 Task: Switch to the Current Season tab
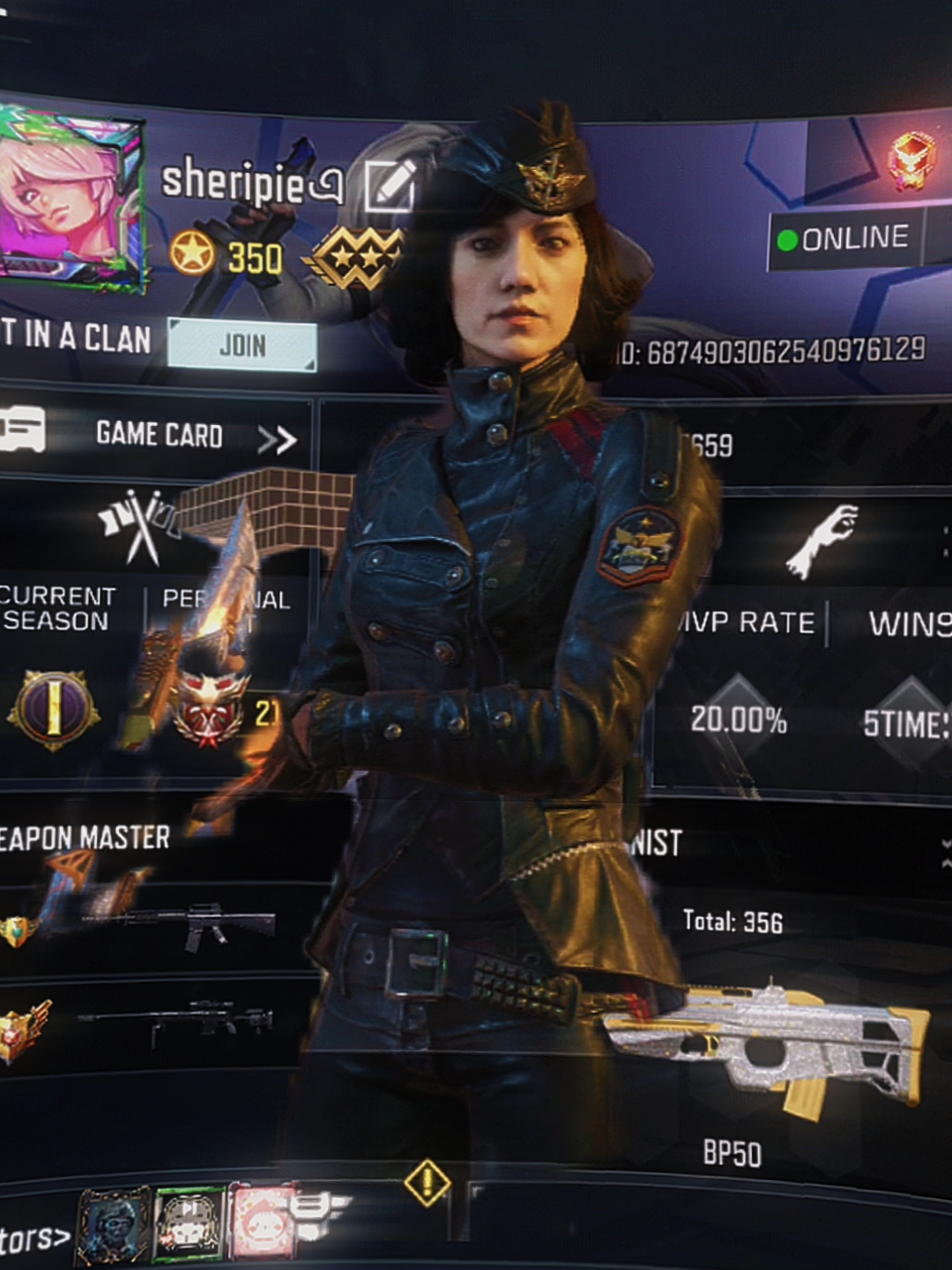click(x=56, y=609)
